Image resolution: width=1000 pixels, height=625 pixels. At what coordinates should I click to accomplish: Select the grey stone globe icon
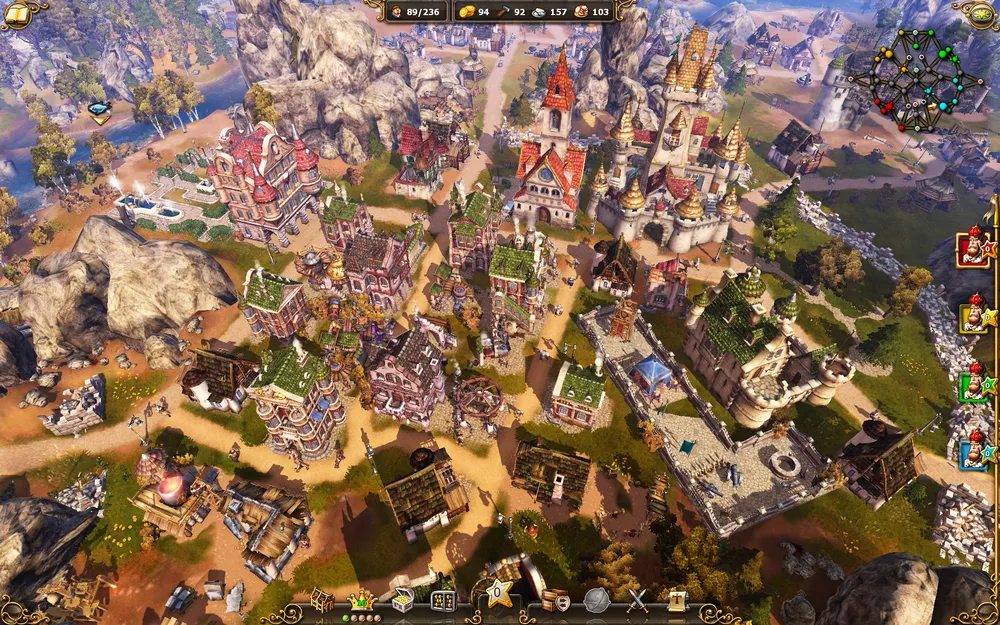(597, 600)
